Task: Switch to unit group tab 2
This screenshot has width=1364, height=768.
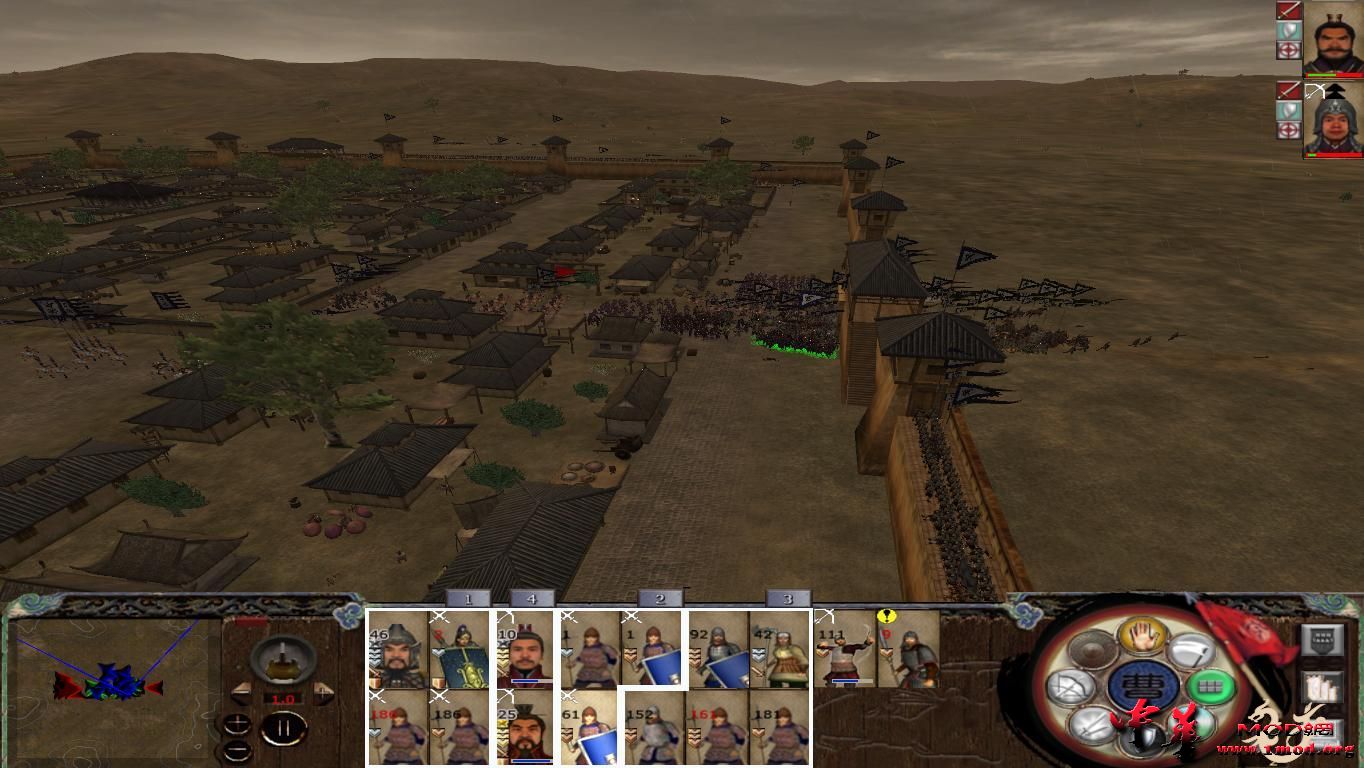Action: 658,596
